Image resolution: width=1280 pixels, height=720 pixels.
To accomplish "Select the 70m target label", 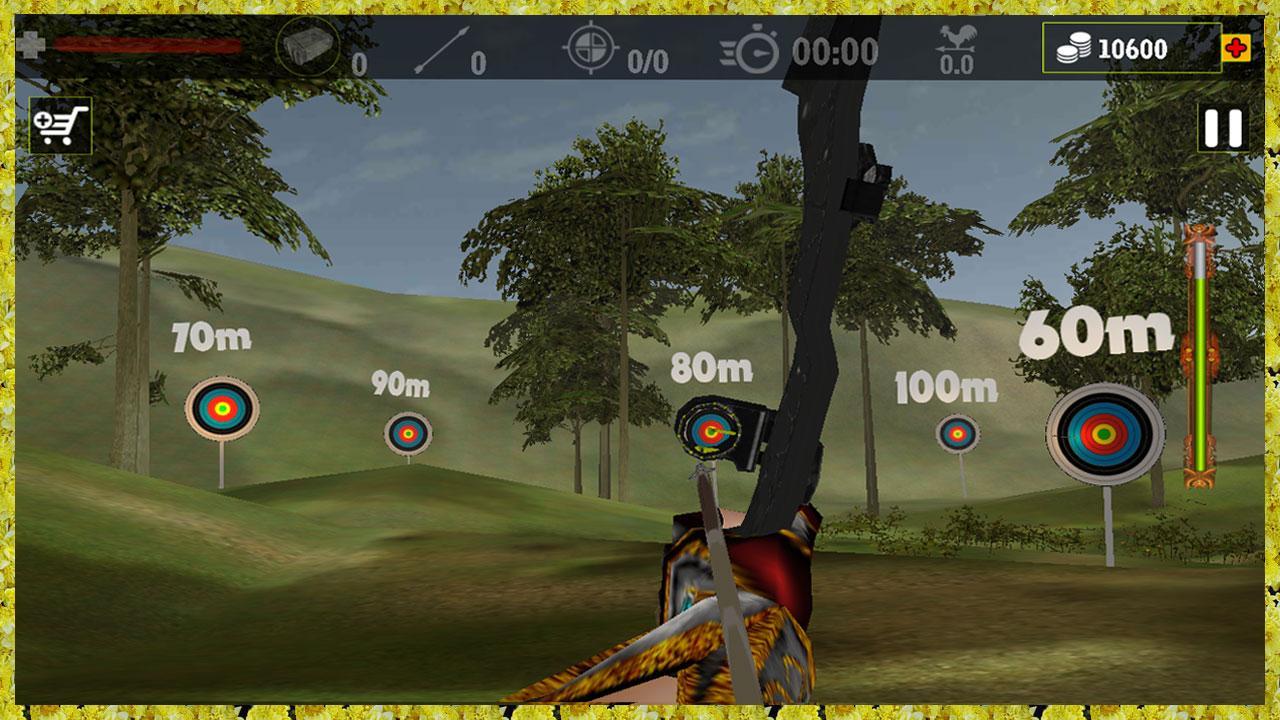I will click(209, 337).
